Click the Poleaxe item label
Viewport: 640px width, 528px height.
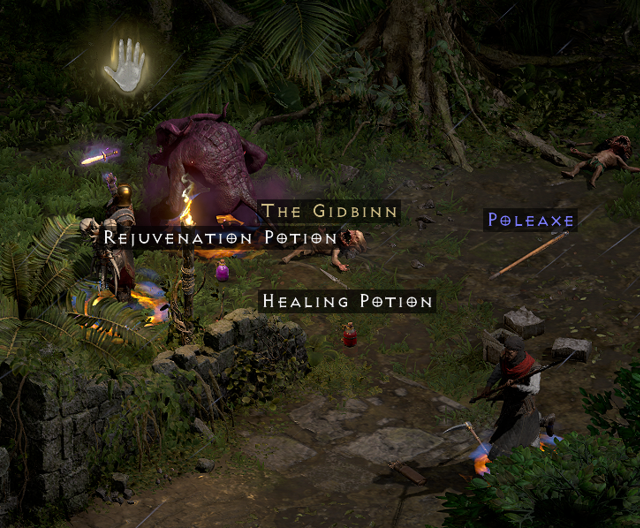tap(530, 220)
